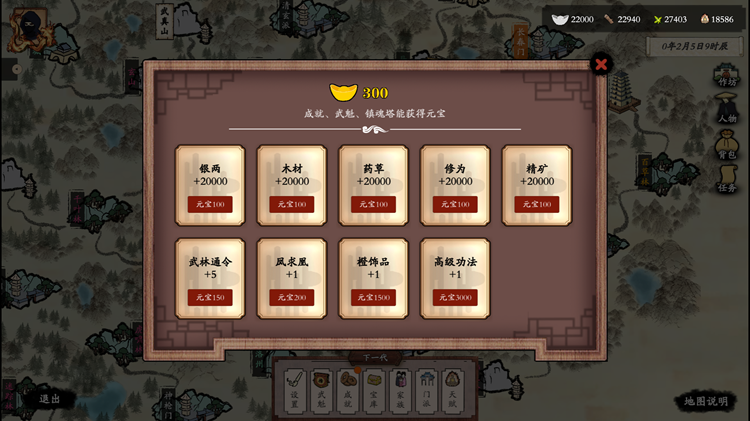Click the 下一代 next generation button

tap(375, 358)
